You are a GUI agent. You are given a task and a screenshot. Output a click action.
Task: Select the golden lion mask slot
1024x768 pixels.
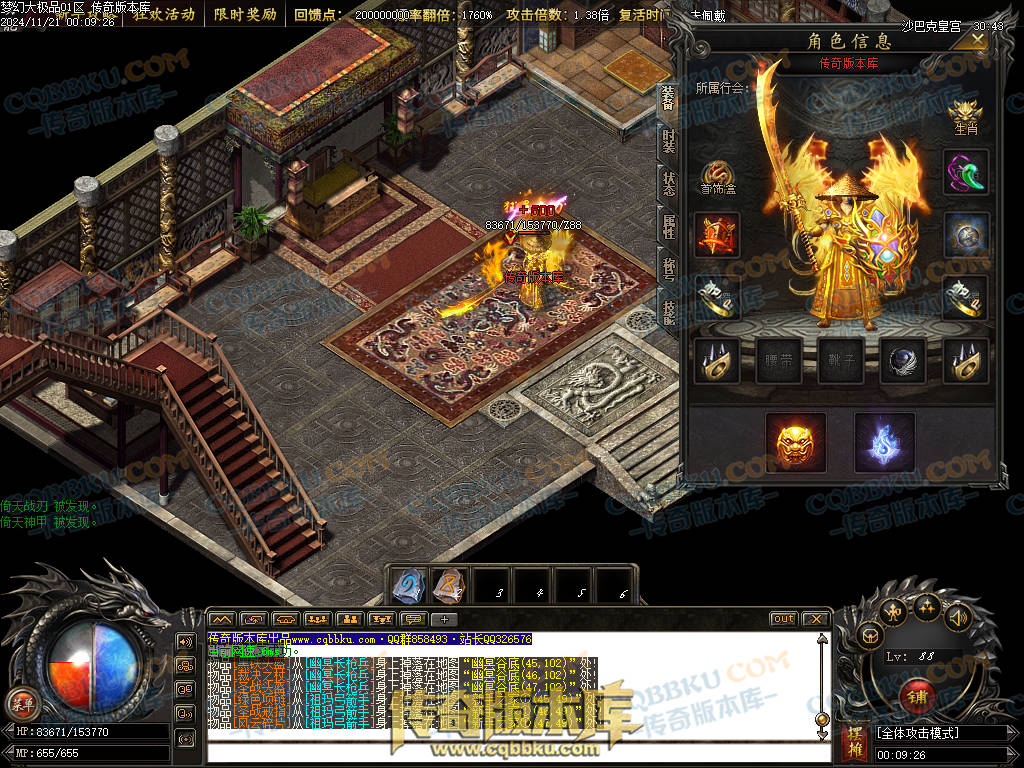click(795, 441)
